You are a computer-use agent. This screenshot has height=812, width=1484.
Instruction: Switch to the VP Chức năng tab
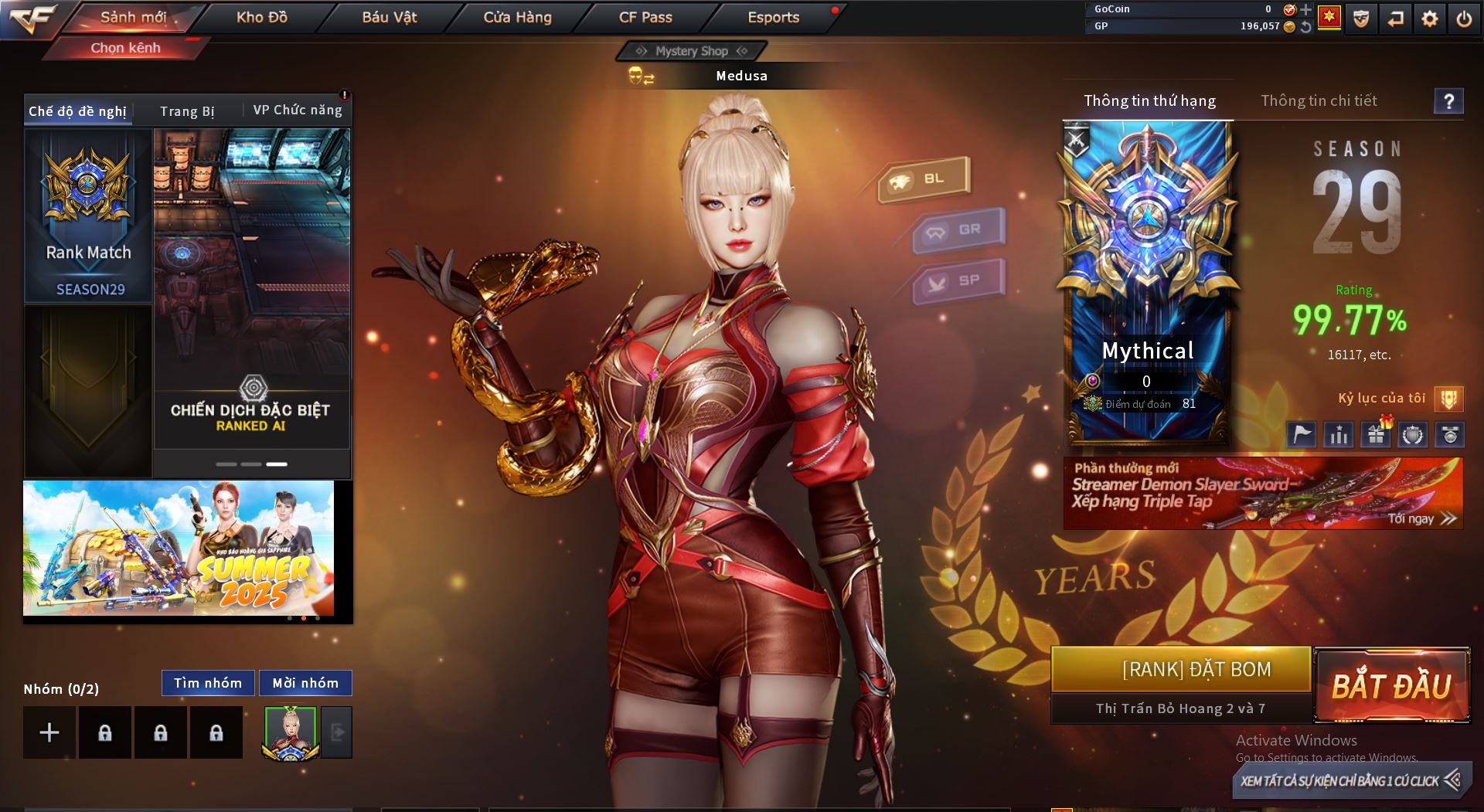(298, 110)
